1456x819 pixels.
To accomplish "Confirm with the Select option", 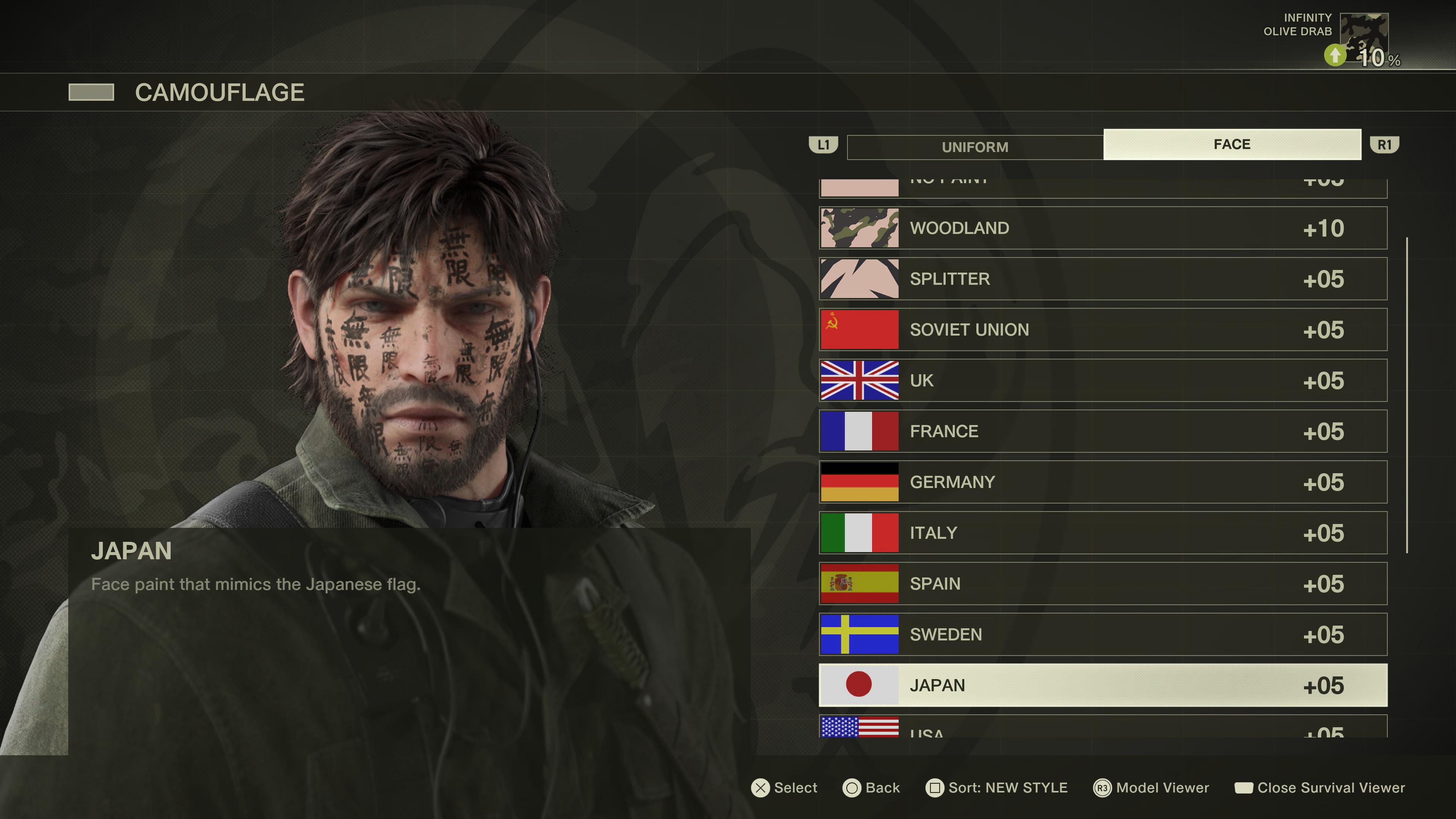I will [x=784, y=788].
